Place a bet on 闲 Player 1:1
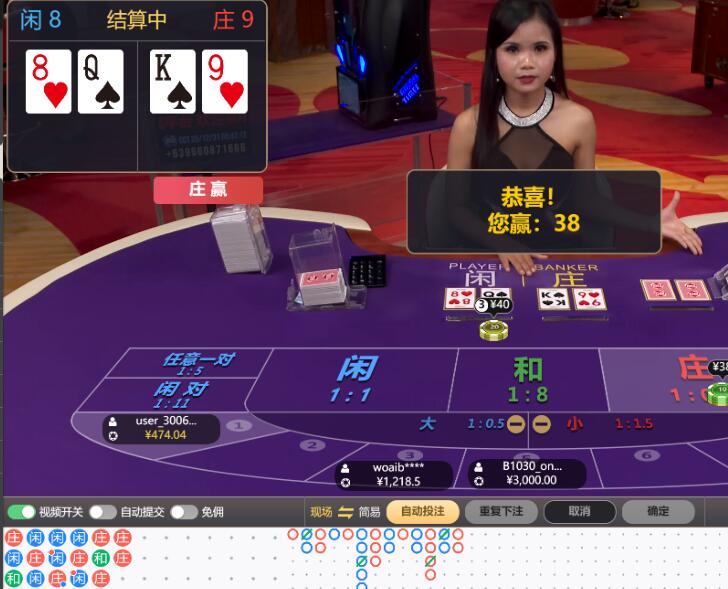This screenshot has width=728, height=589. click(356, 380)
